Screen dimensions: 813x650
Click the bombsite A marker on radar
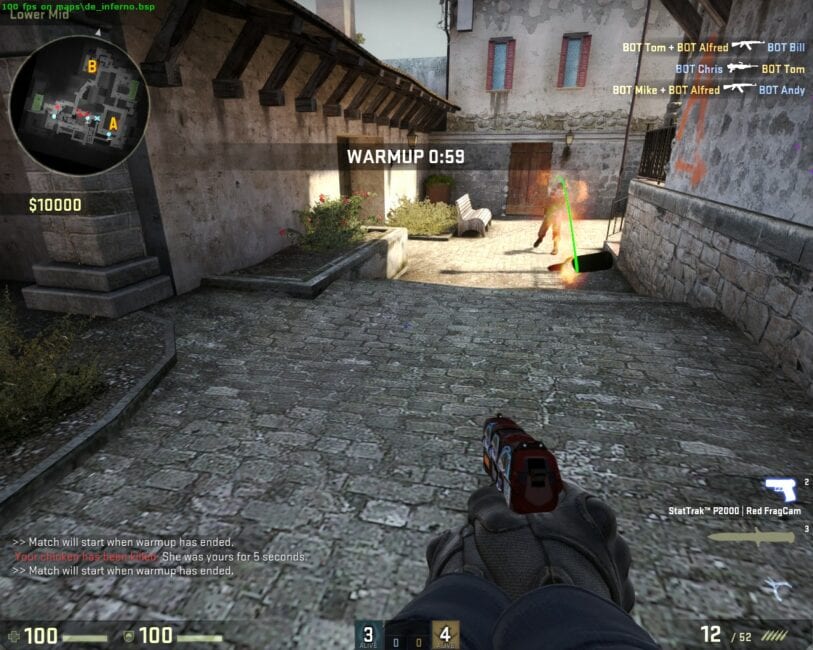tap(113, 124)
